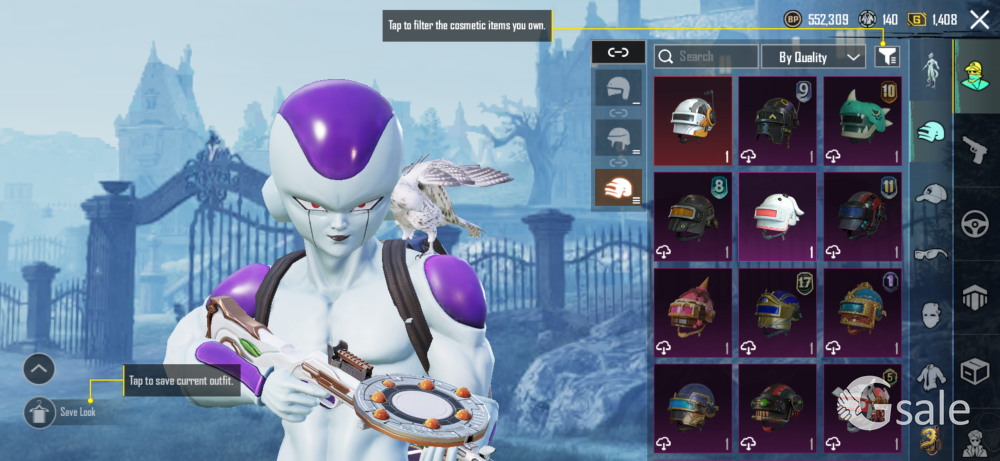Toggle the owned items filter funnel
This screenshot has height=461, width=1000.
click(887, 57)
